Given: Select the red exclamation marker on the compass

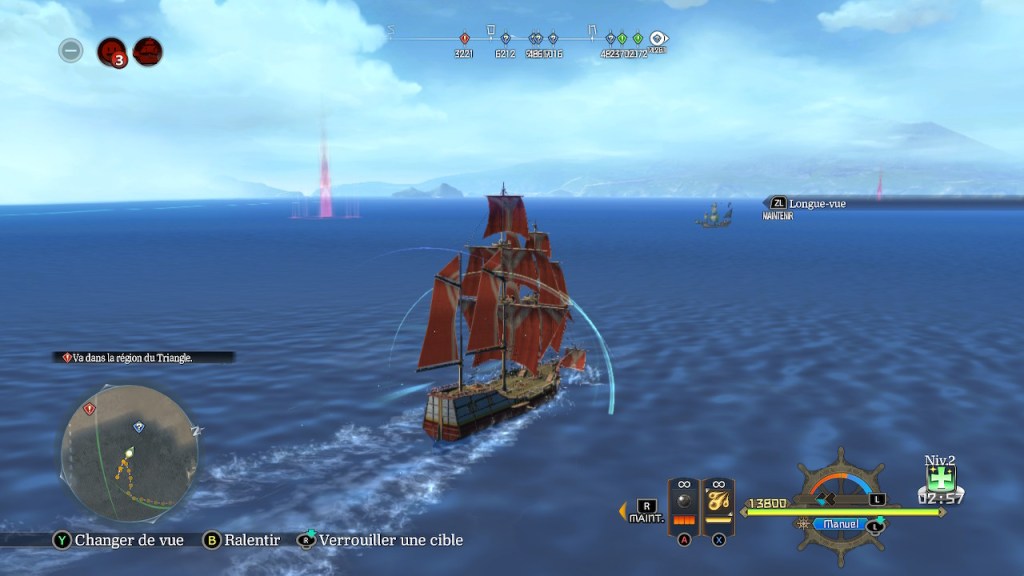Looking at the screenshot, I should 464,39.
